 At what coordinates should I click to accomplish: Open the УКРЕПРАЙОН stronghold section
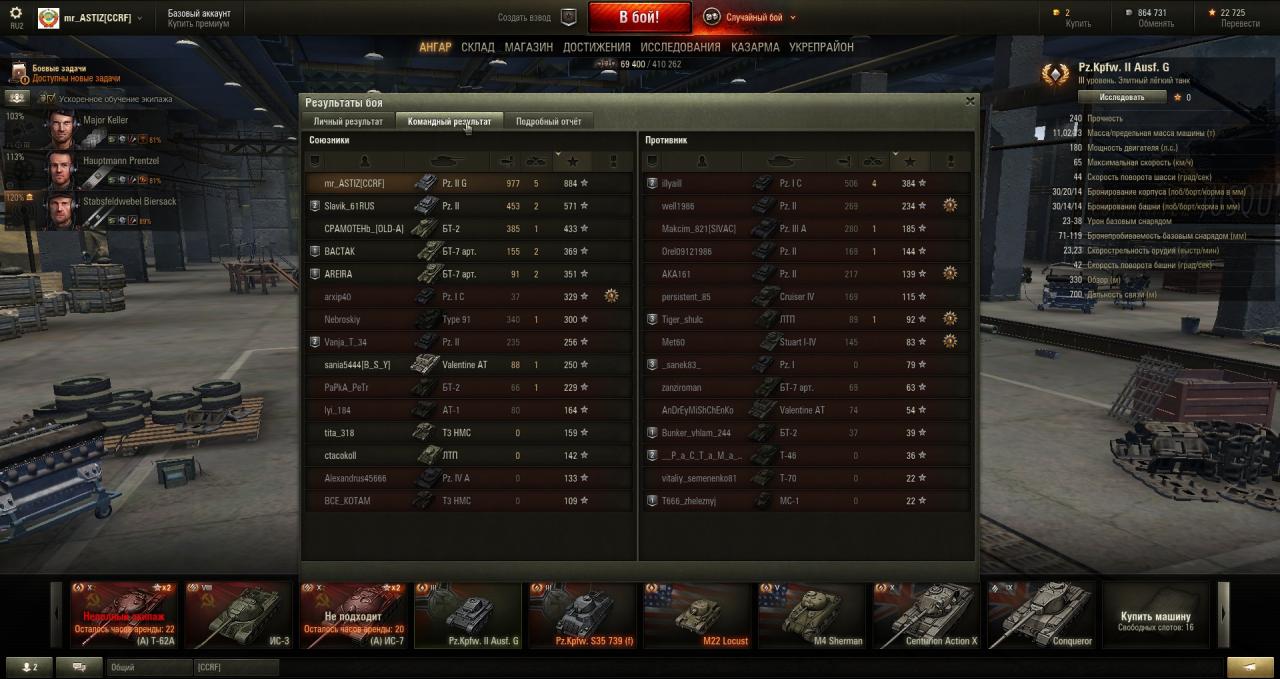coord(821,47)
